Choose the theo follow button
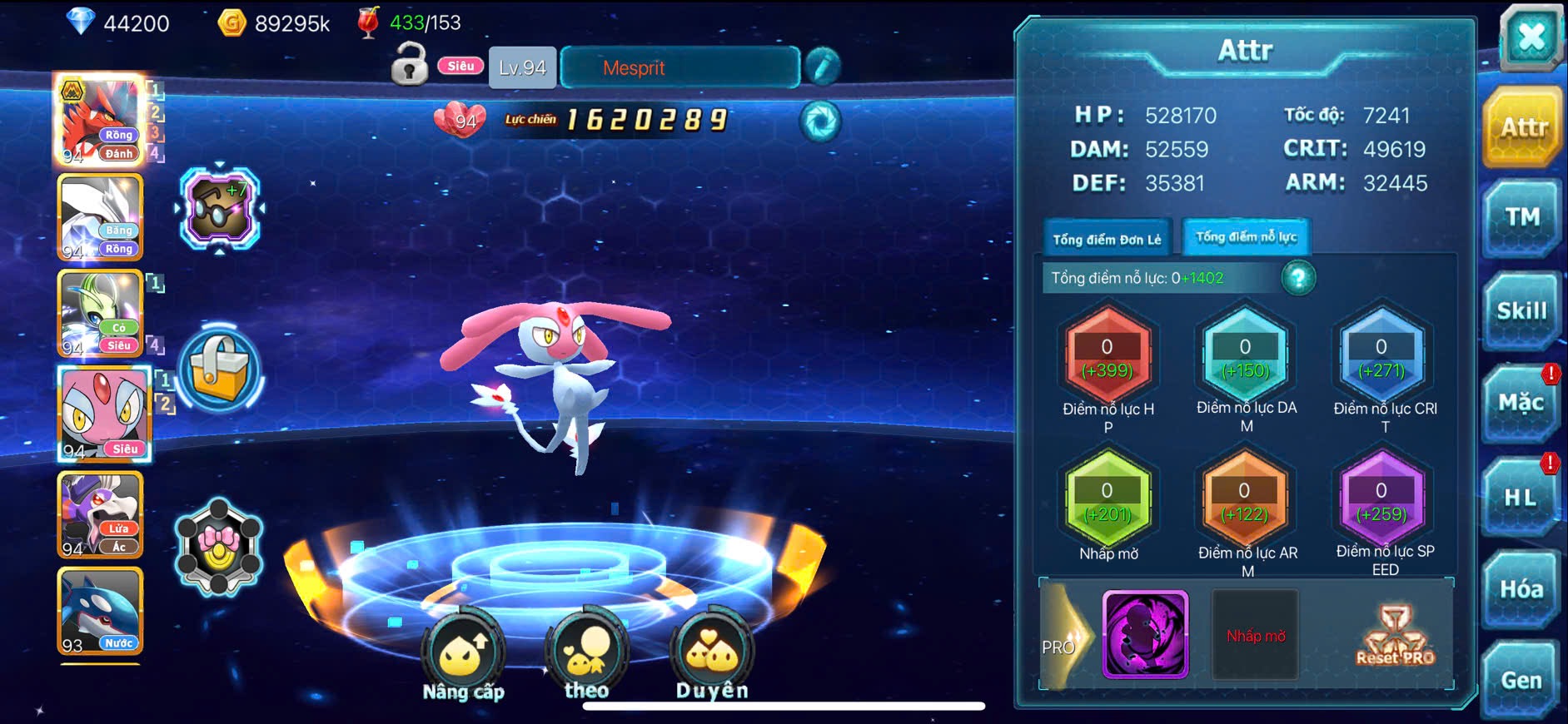1568x724 pixels. coord(586,657)
